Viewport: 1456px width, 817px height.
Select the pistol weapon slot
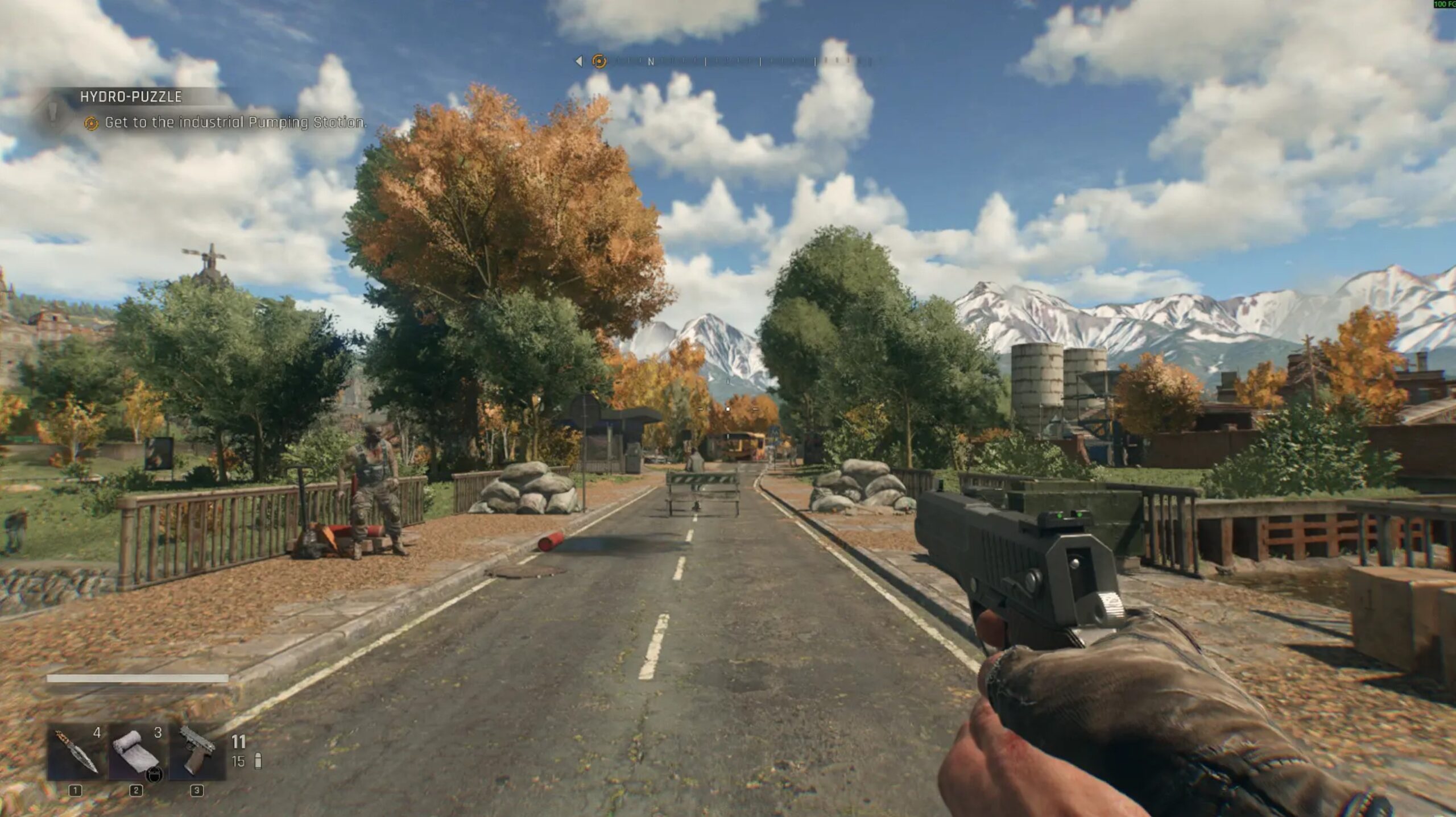[197, 752]
